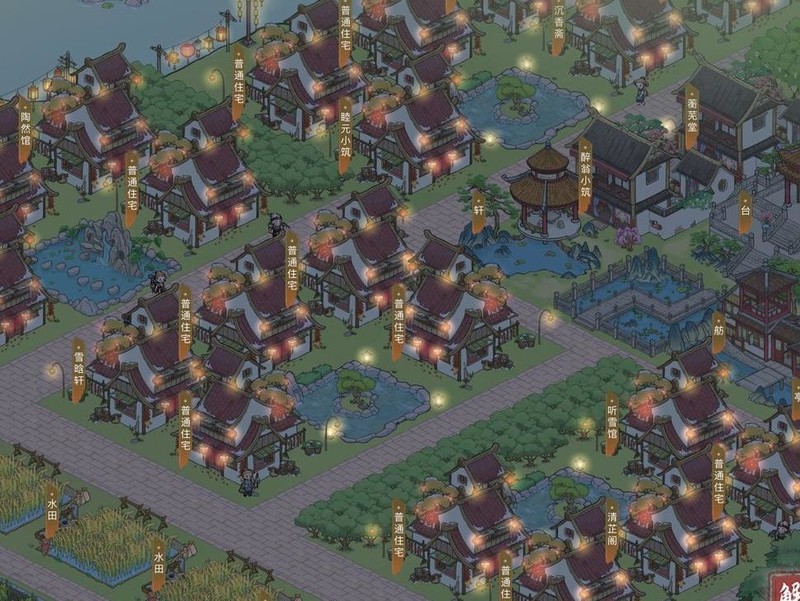Click the 轩 pavilion name tag

point(478,213)
